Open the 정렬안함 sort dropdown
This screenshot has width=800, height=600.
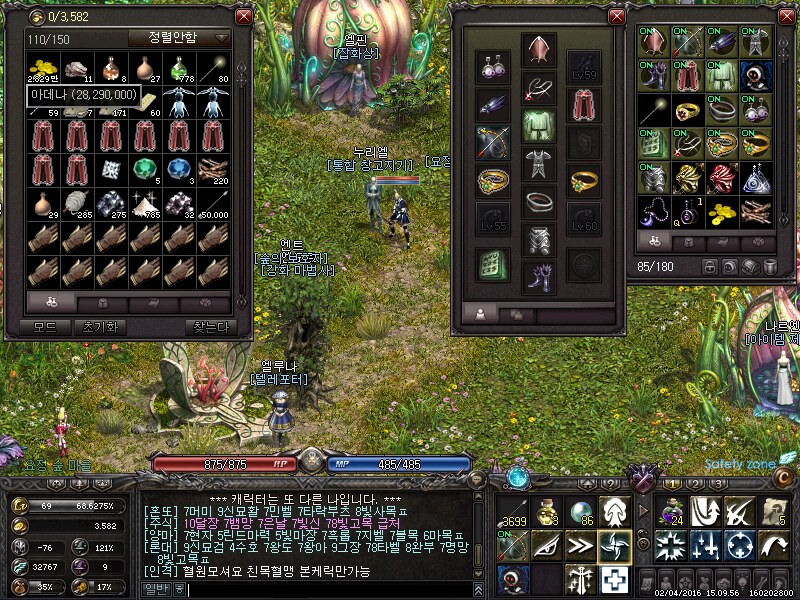(179, 38)
